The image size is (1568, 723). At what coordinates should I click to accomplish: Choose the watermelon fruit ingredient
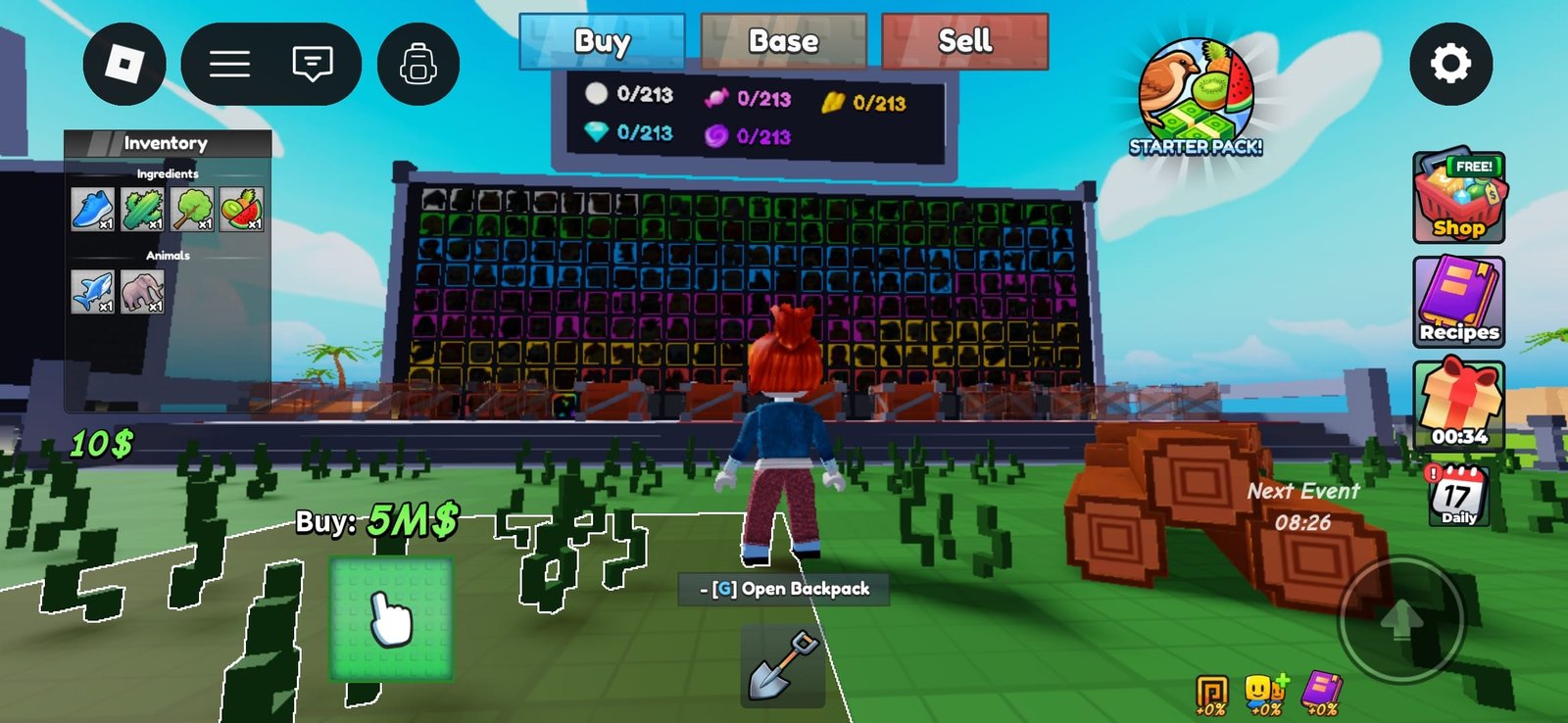(241, 209)
